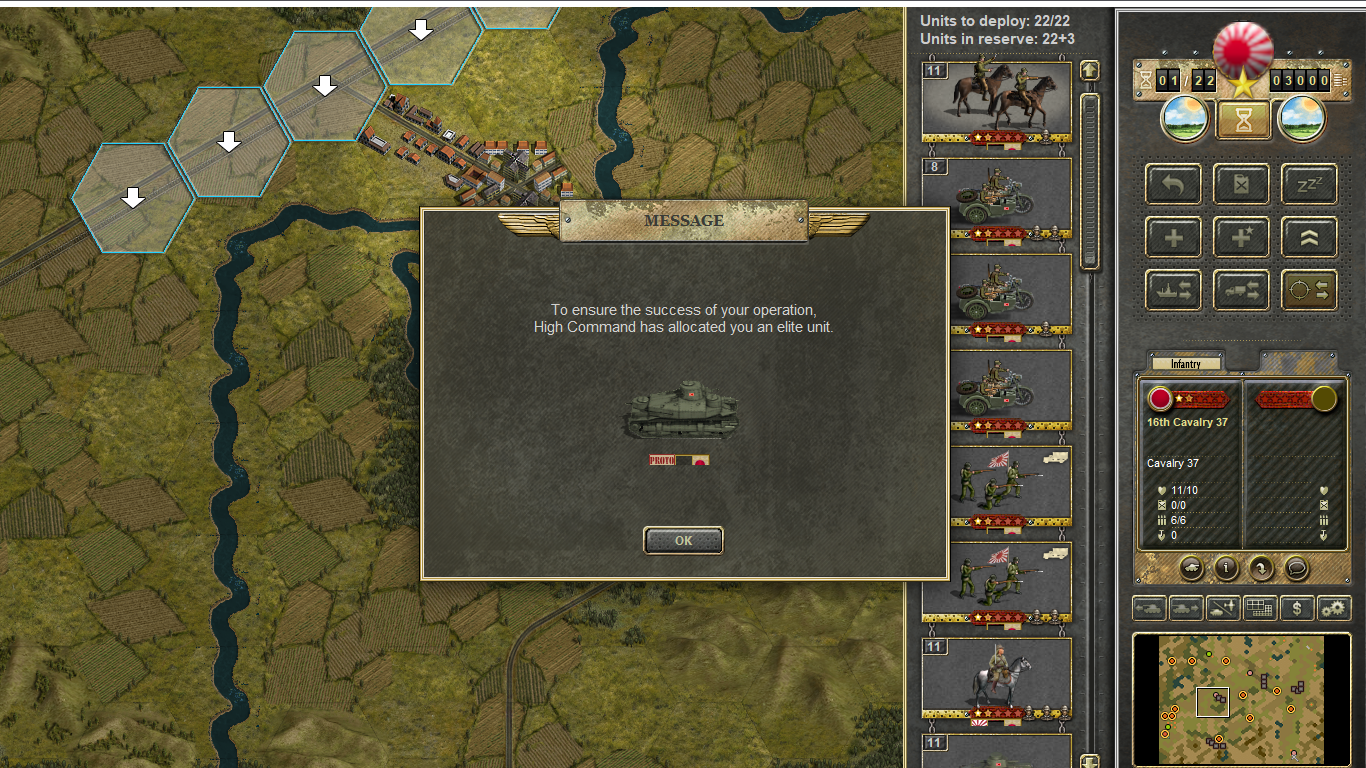This screenshot has height=768, width=1366.
Task: Open unit info with the i button
Action: pyautogui.click(x=1226, y=568)
